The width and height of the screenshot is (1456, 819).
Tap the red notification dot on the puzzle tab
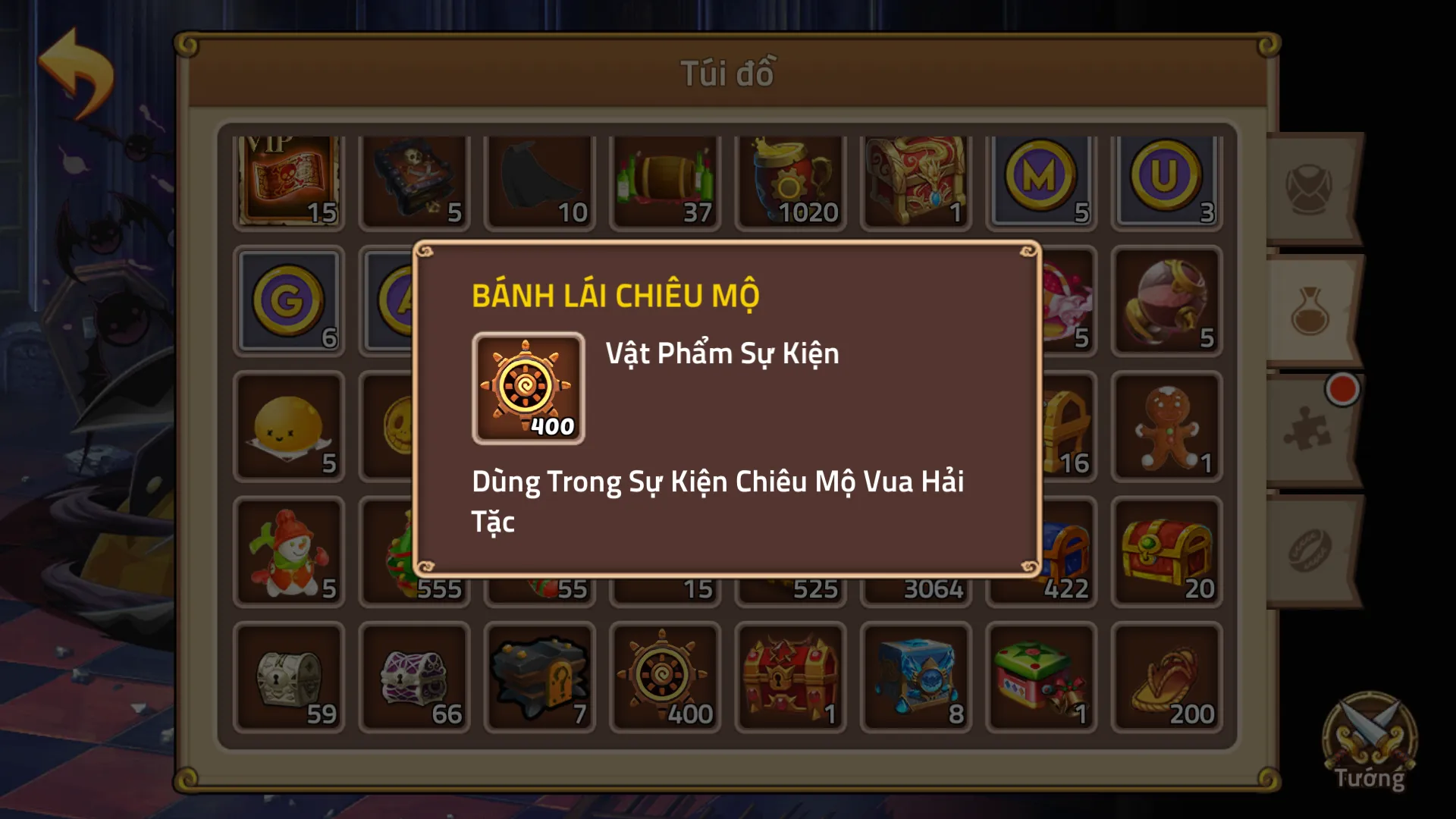click(1341, 388)
